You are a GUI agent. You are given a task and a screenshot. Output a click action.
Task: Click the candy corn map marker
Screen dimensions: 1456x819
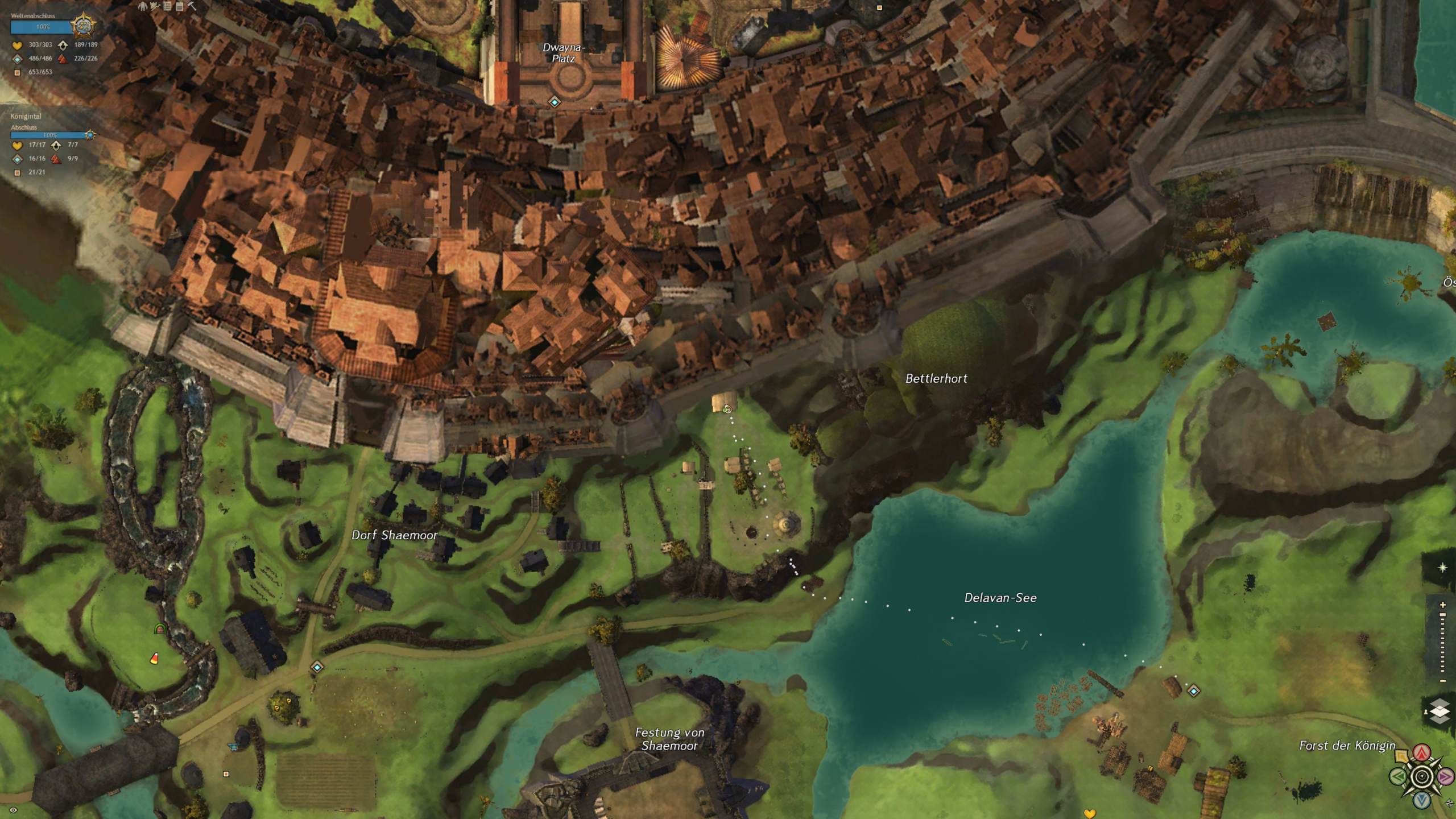[154, 659]
